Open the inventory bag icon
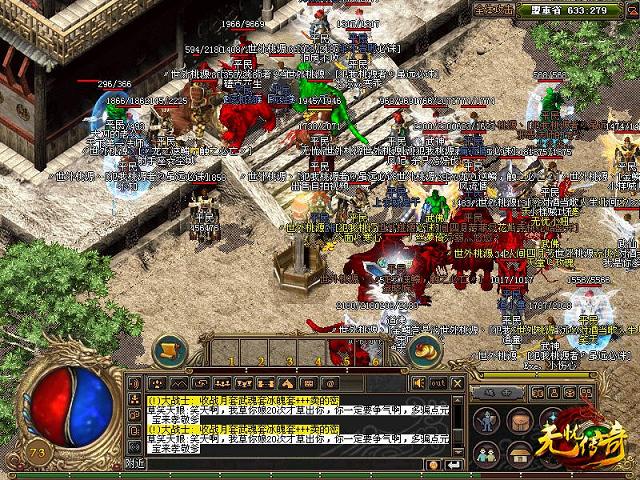Viewport: 640px width, 480px height. pyautogui.click(x=519, y=418)
